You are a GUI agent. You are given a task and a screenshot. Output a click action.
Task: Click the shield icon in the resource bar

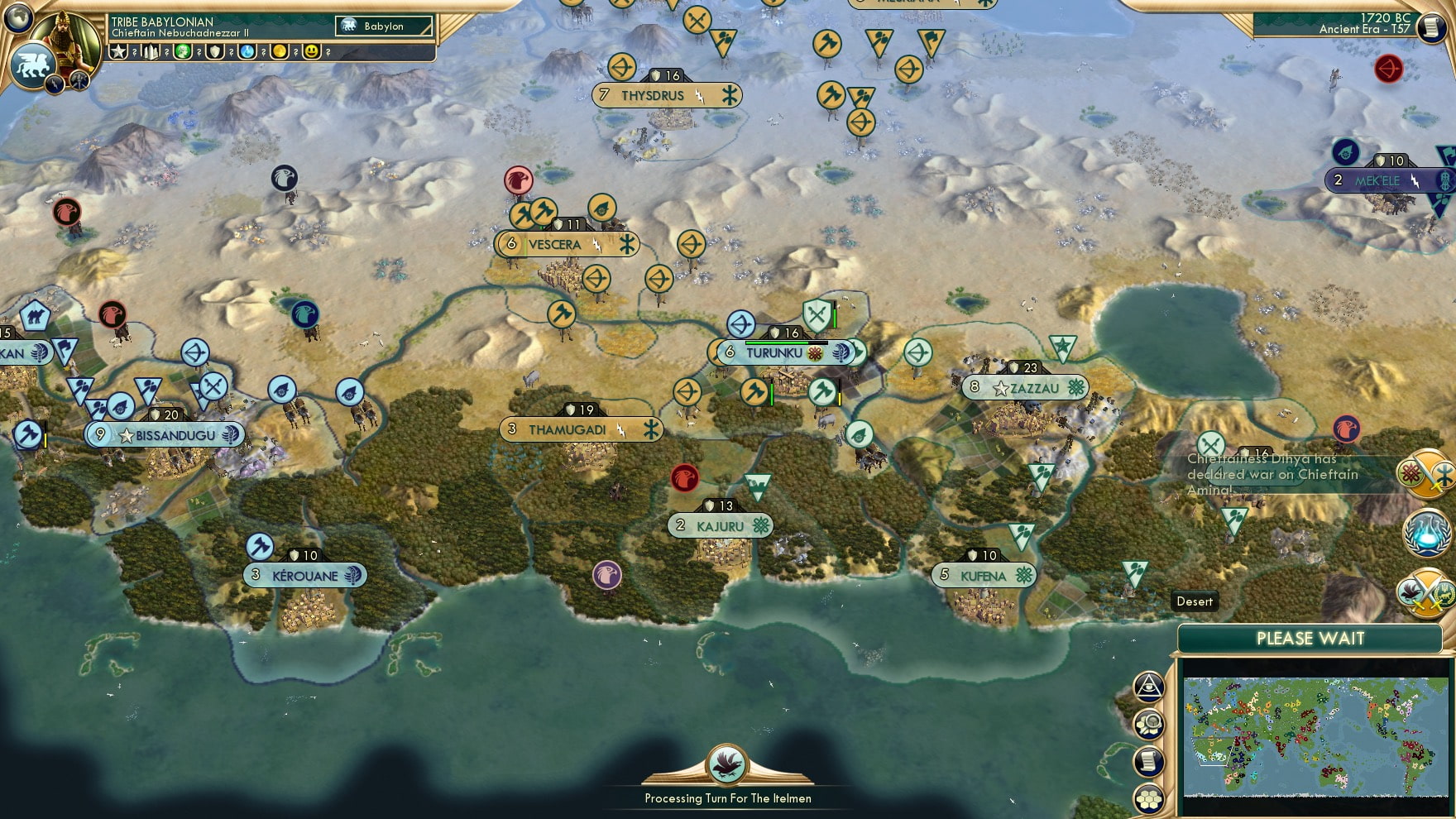pos(217,52)
